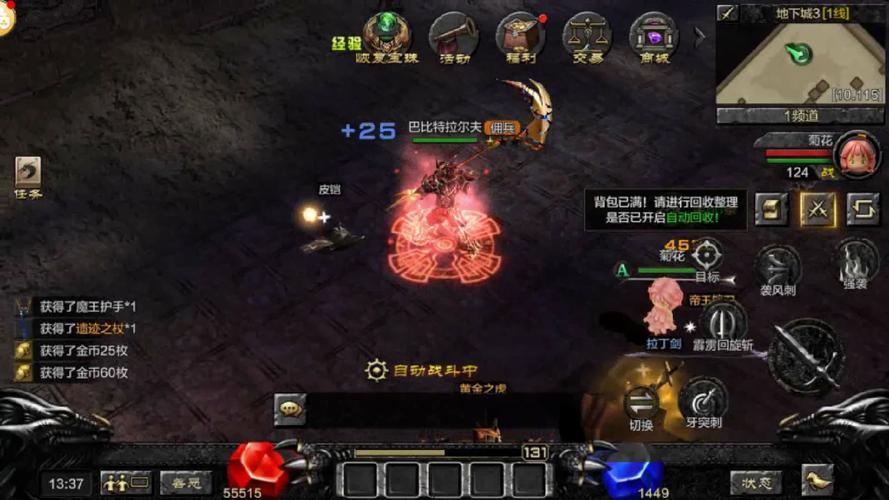Use the 袭风刺 skill
The image size is (889, 500).
[x=777, y=268]
